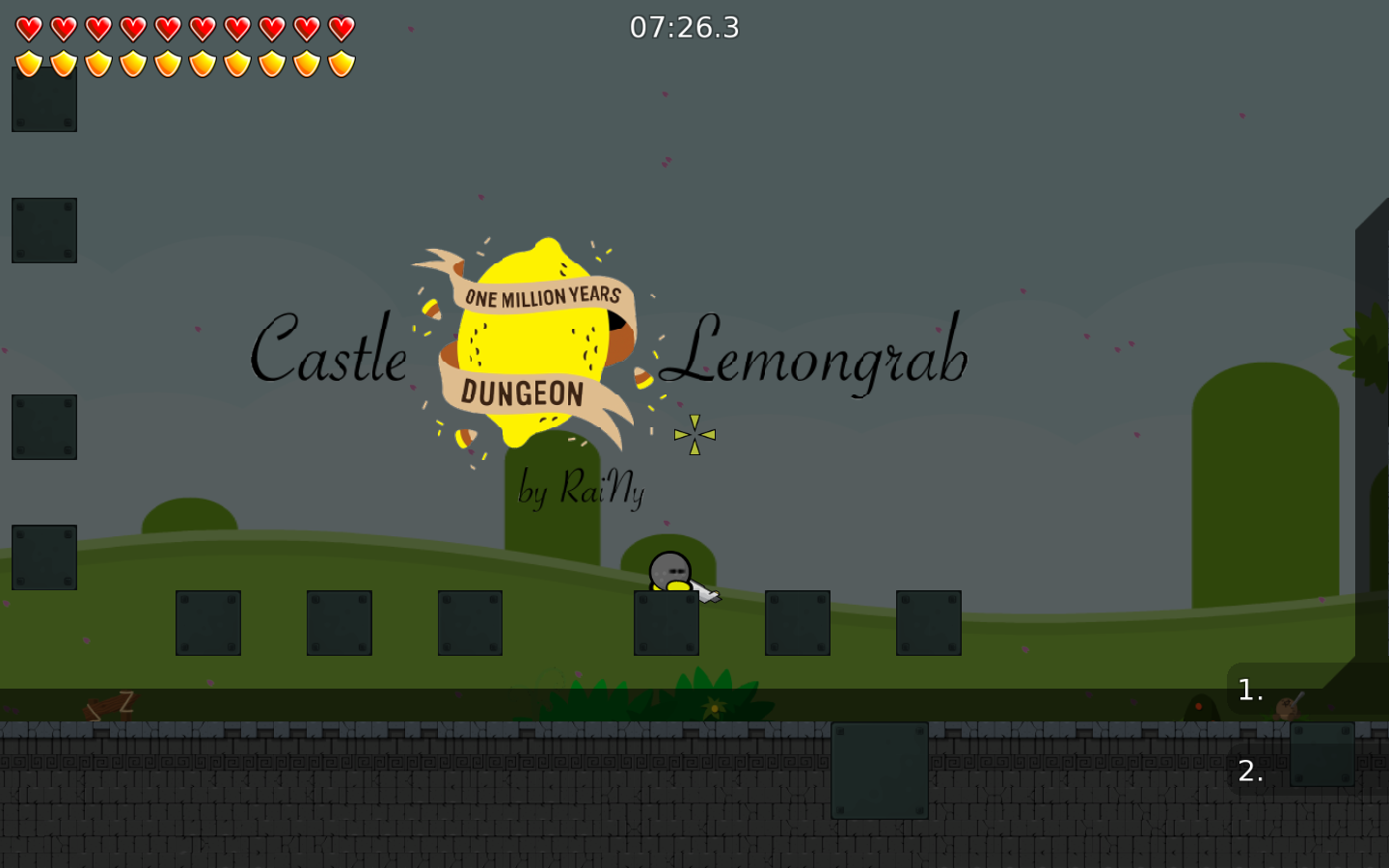The image size is (1389, 868).
Task: Click the timer showing 07:26.3
Action: [x=684, y=28]
